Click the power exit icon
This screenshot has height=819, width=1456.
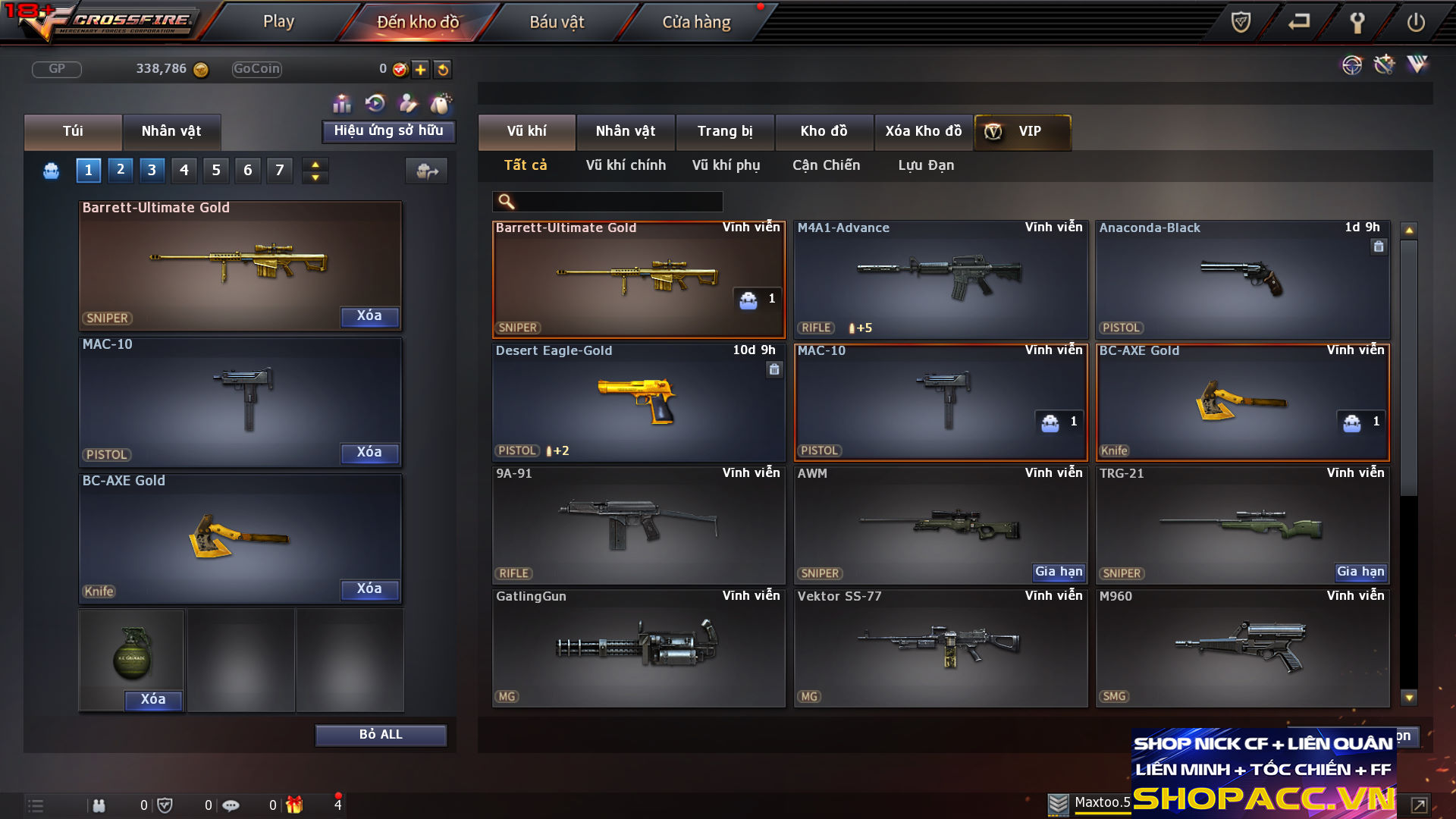tap(1415, 22)
